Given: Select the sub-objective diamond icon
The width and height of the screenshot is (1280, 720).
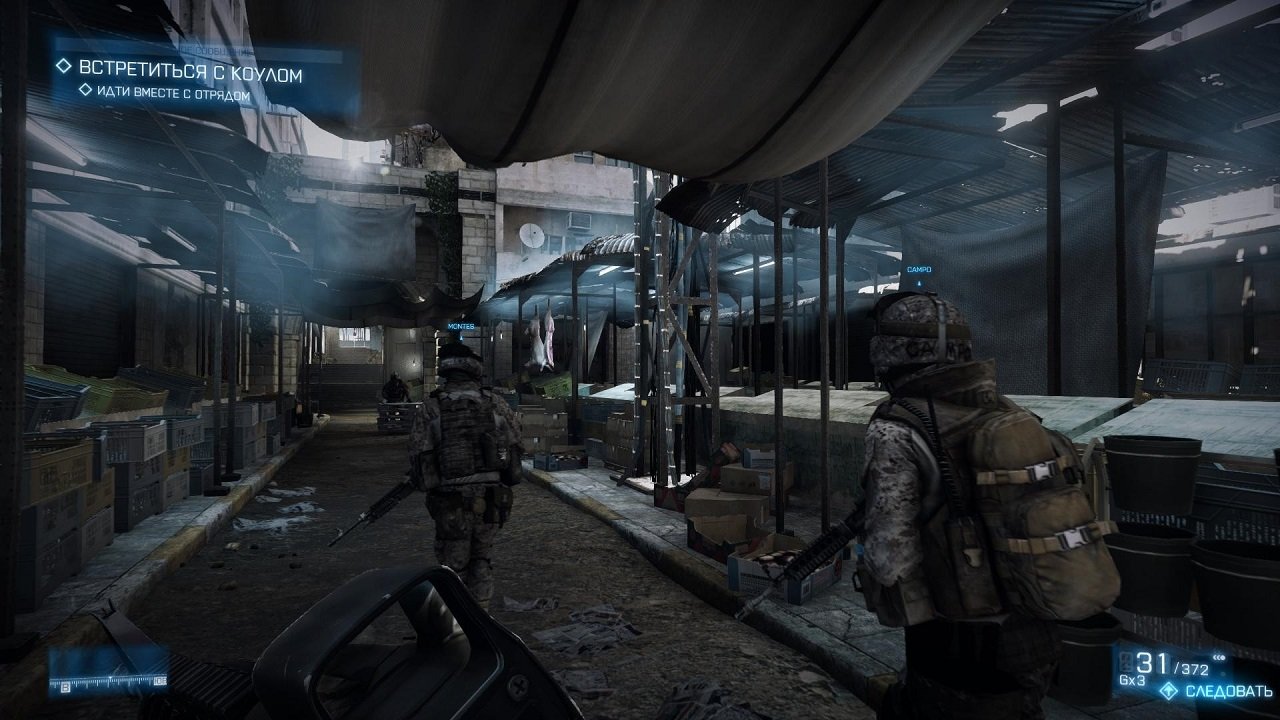Looking at the screenshot, I should tap(86, 89).
